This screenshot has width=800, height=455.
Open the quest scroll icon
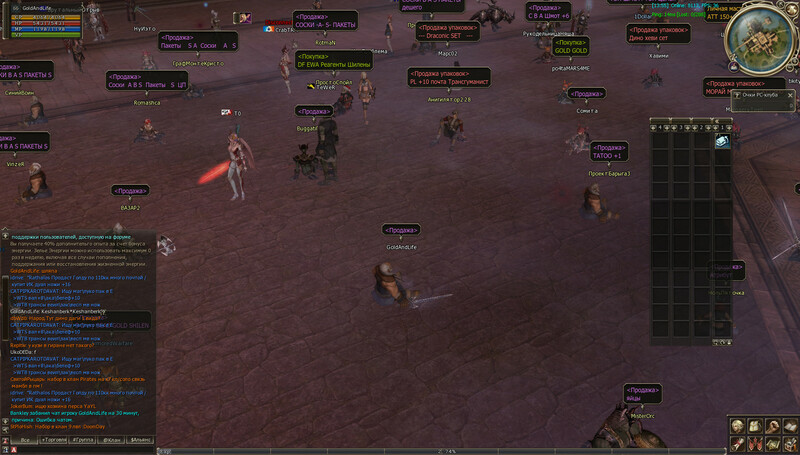pos(739,443)
